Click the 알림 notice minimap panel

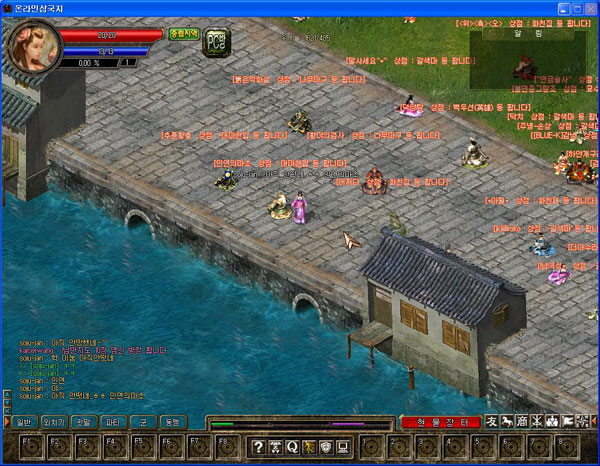527,58
